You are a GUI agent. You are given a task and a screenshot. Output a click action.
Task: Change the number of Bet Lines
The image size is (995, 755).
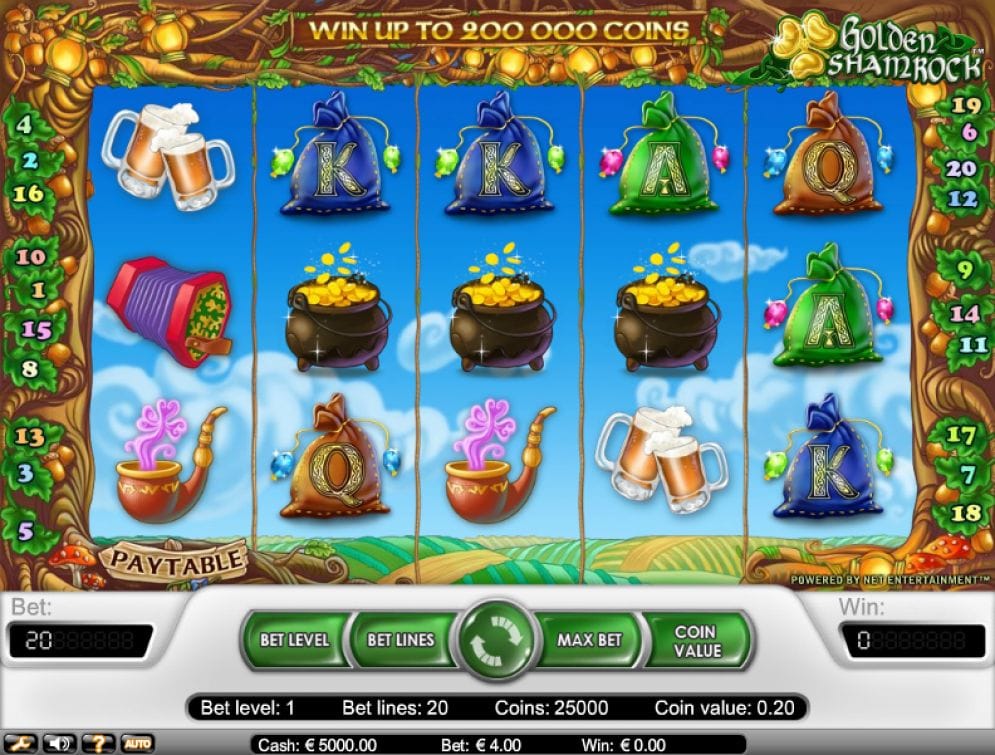(400, 639)
